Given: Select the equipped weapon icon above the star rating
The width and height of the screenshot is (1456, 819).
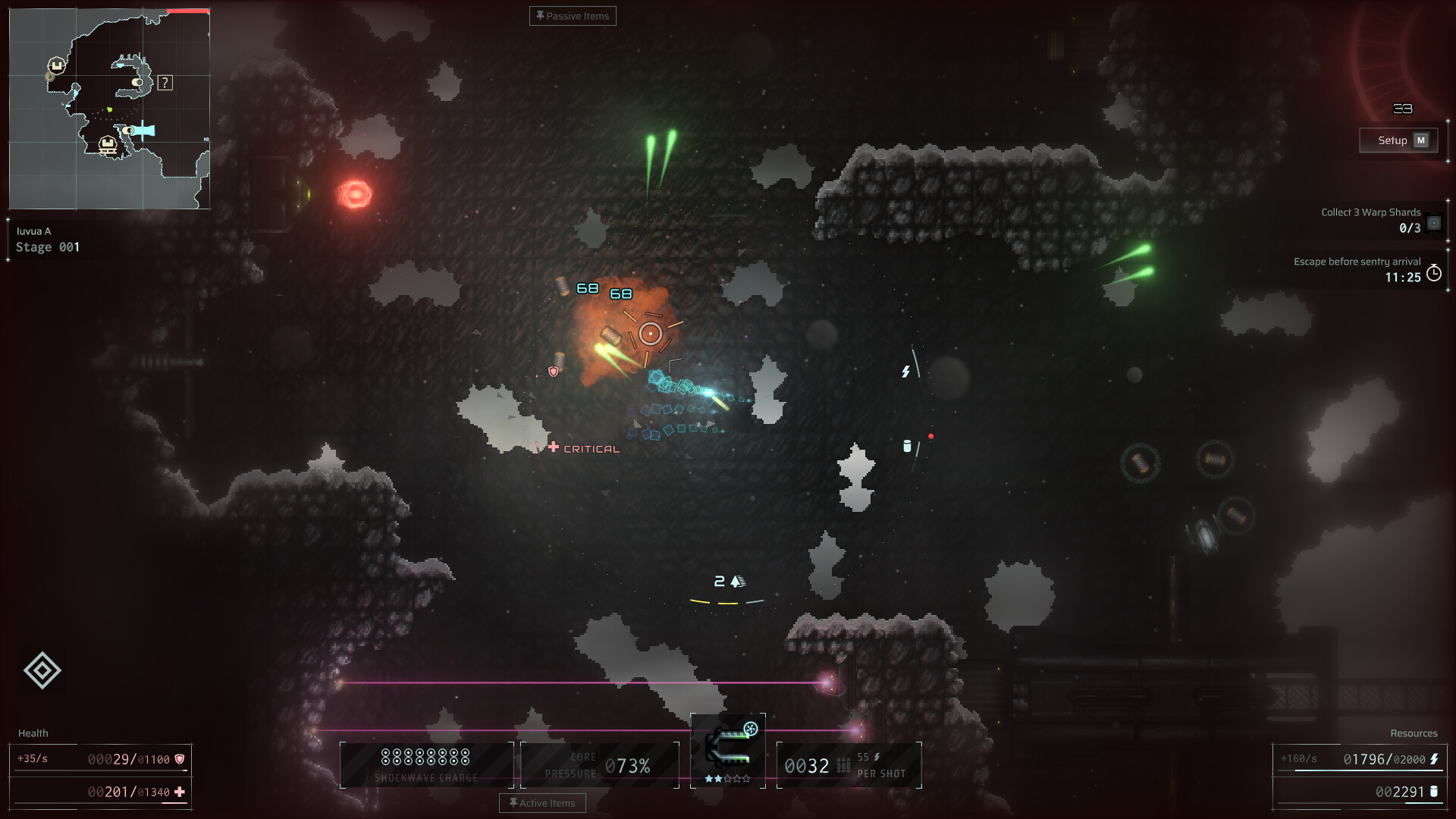Looking at the screenshot, I should 726,749.
